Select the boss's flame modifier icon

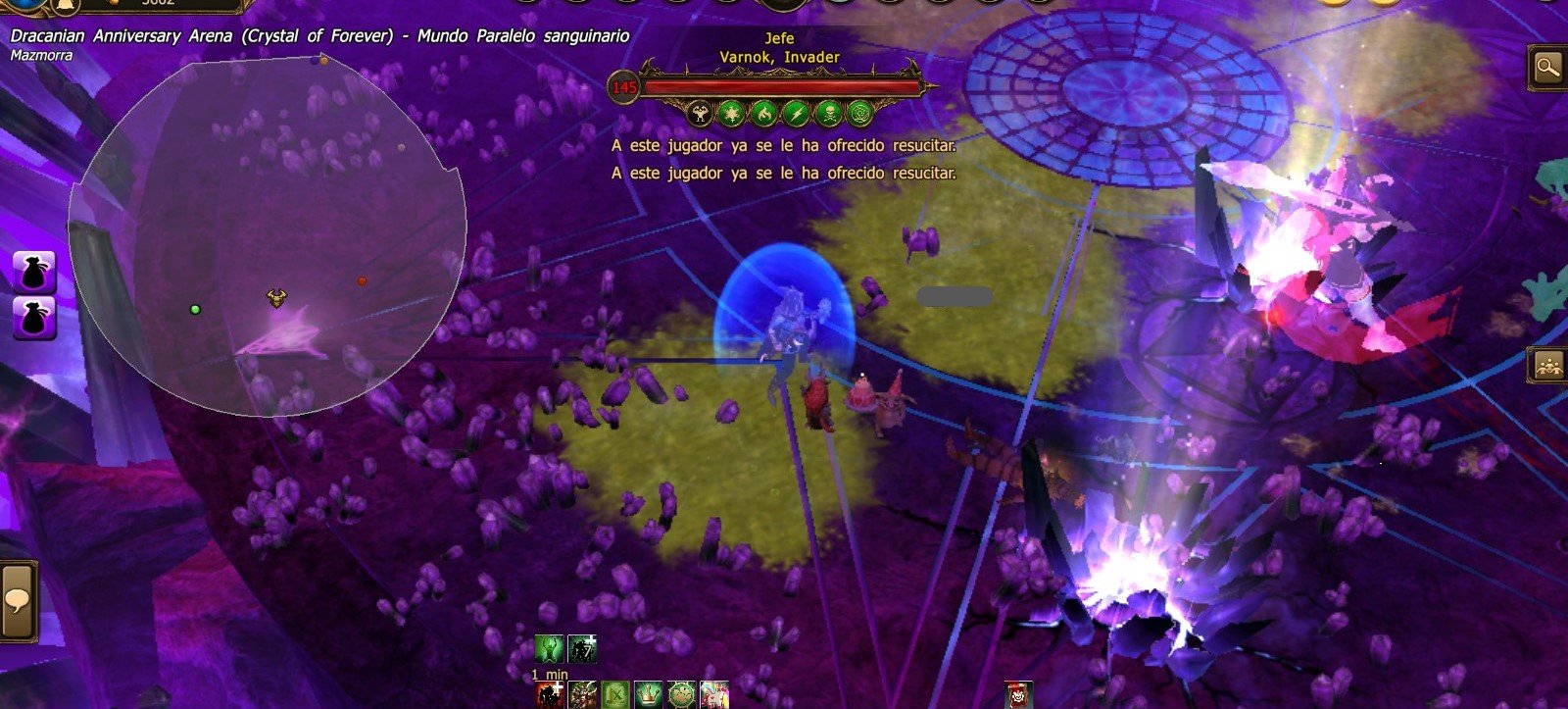pos(763,114)
